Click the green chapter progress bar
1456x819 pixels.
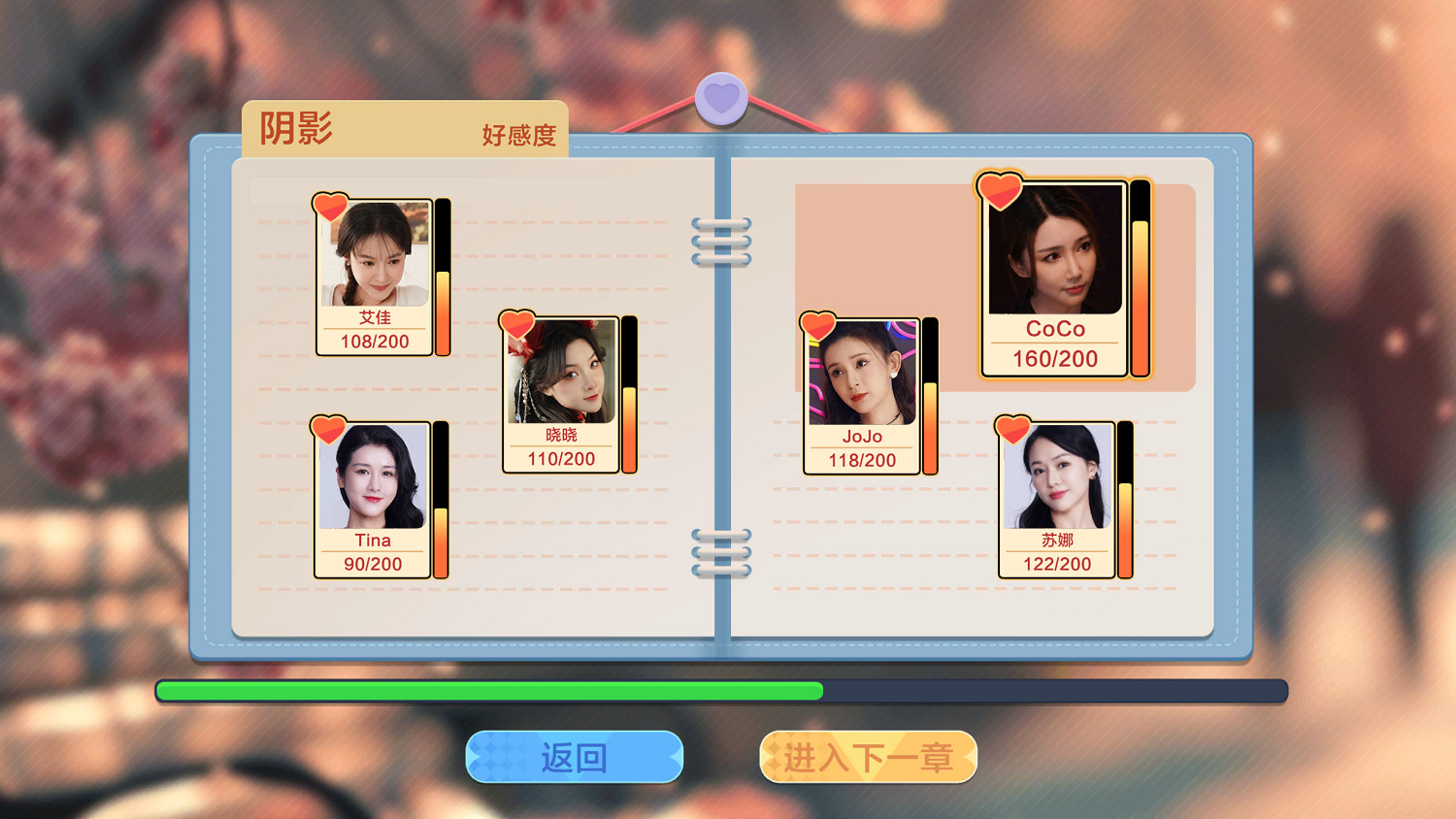tap(485, 691)
